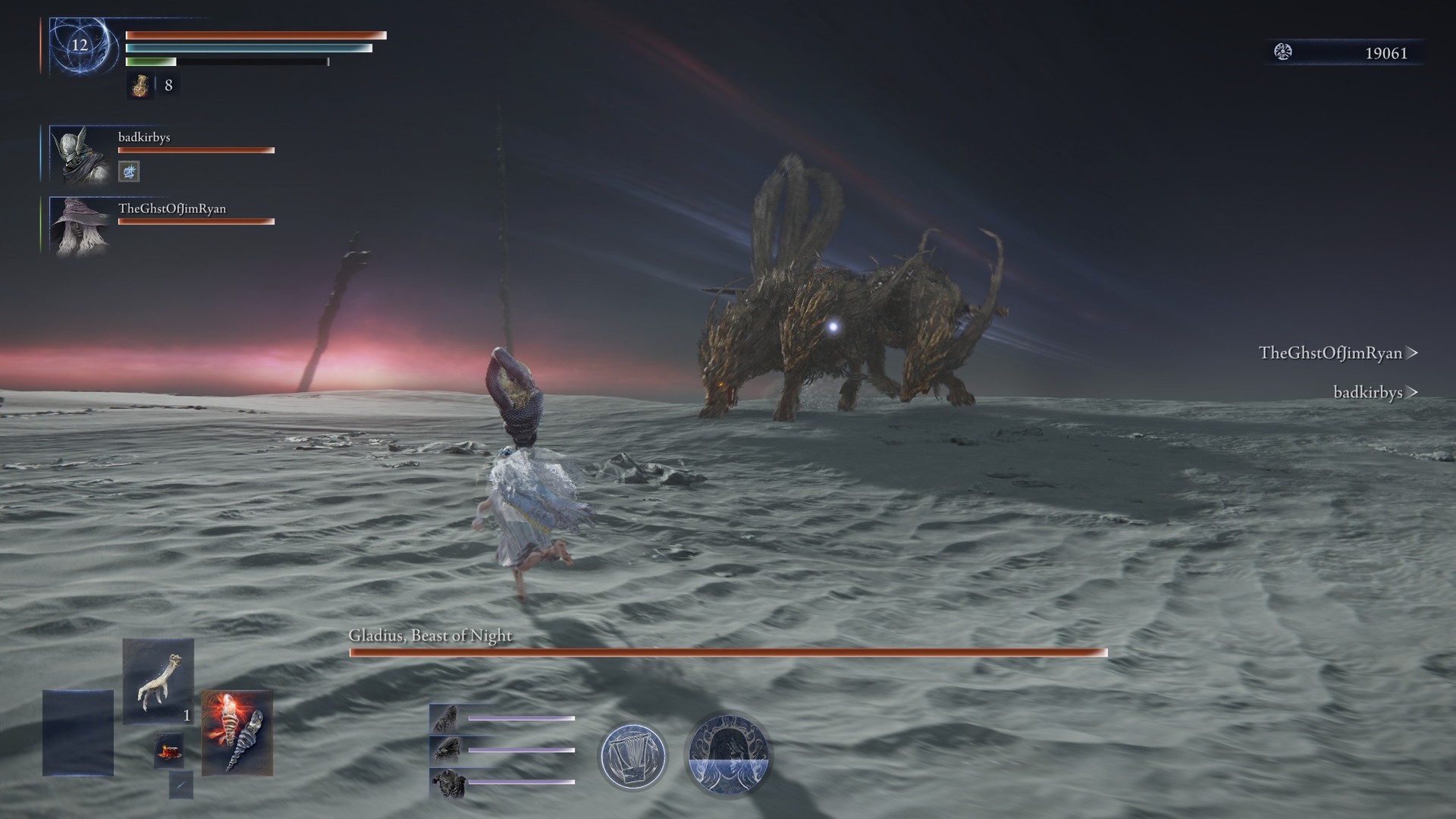
Task: Select badkirbys' winged helmet portrait
Action: click(80, 154)
